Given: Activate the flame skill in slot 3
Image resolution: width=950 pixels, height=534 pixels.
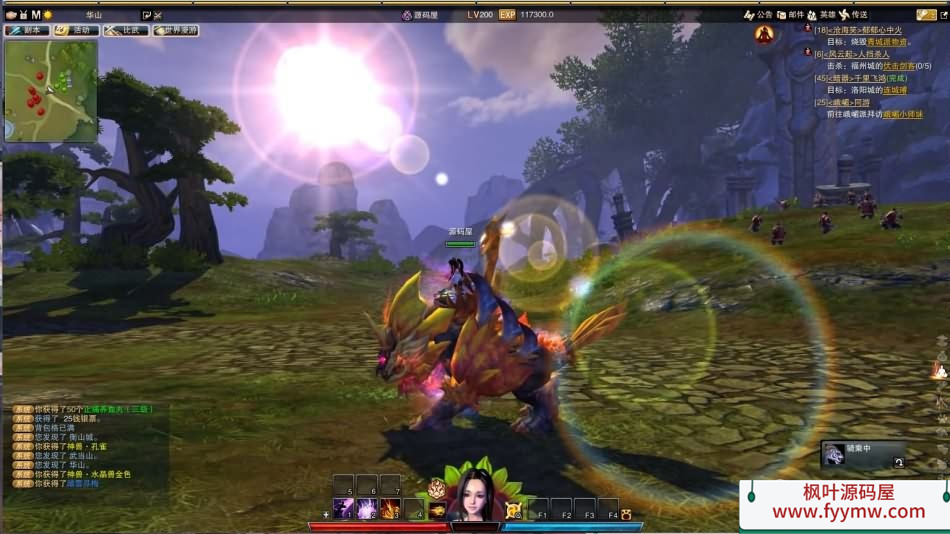Looking at the screenshot, I should click(x=389, y=508).
